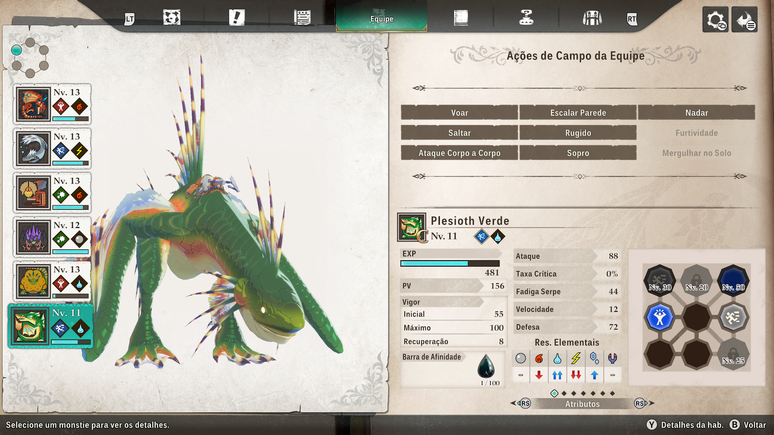Select the Voar field action
Viewport: 774px width, 435px height.
[459, 113]
